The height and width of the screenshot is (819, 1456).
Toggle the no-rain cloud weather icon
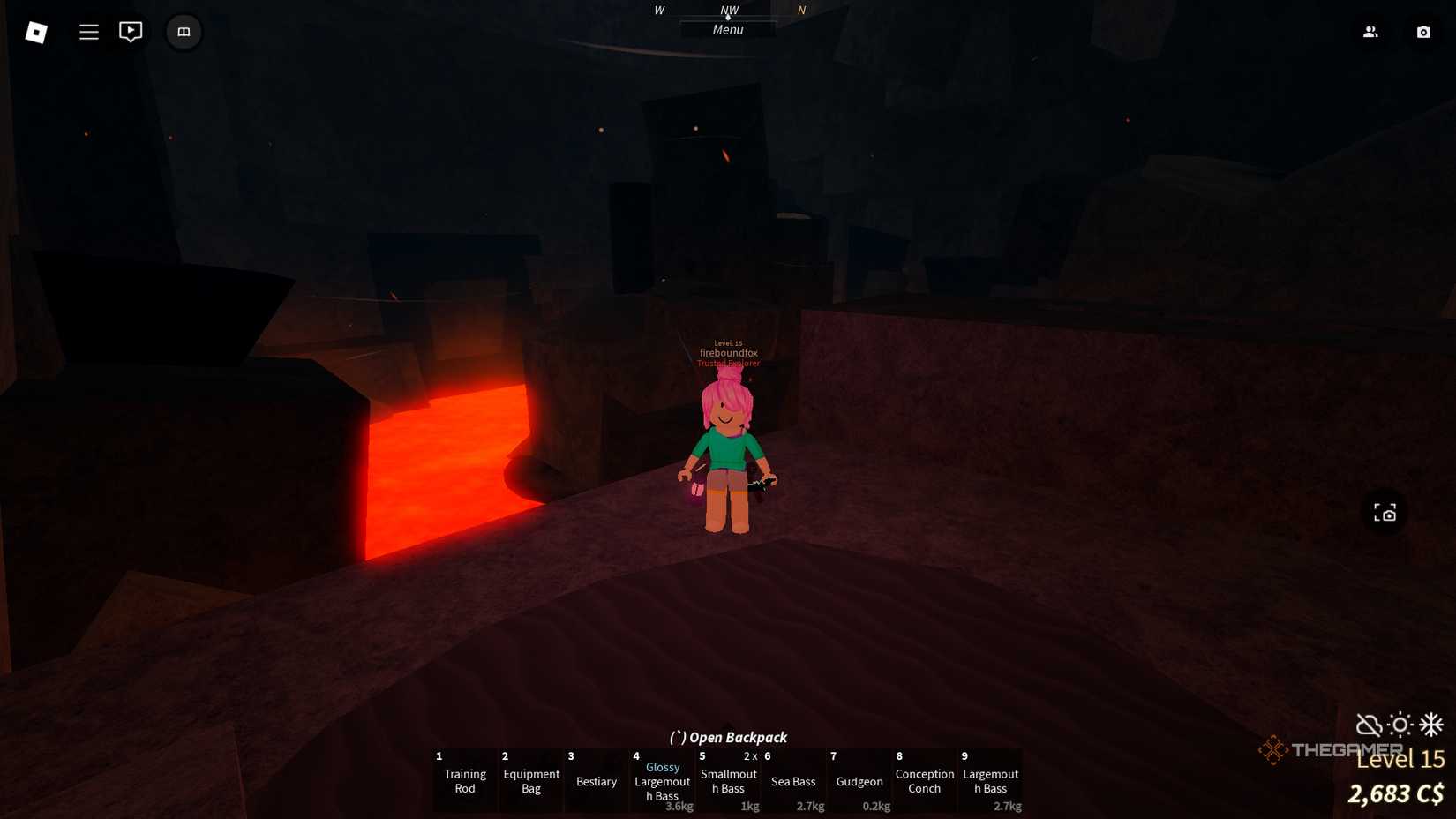(x=1368, y=725)
